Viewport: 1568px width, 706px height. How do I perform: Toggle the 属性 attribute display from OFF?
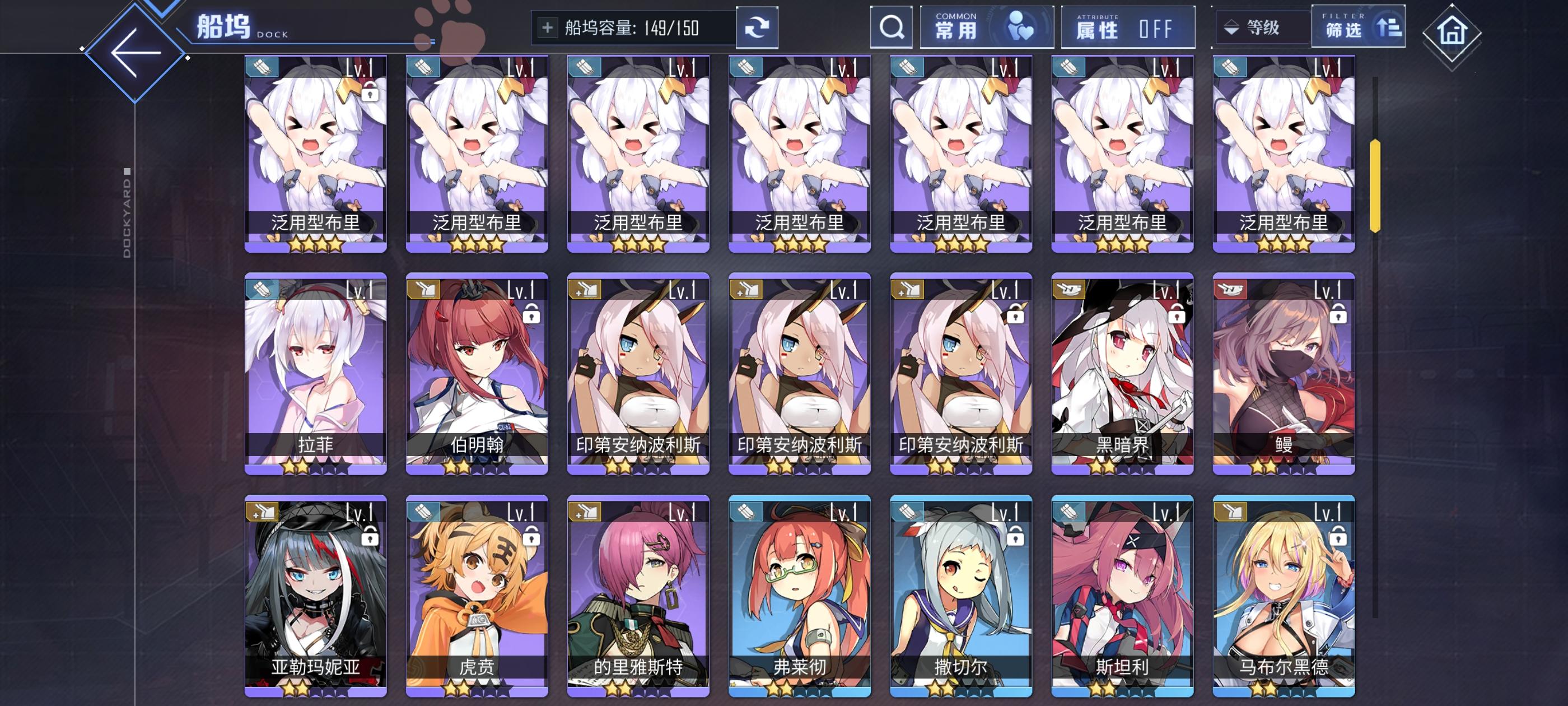point(1127,27)
